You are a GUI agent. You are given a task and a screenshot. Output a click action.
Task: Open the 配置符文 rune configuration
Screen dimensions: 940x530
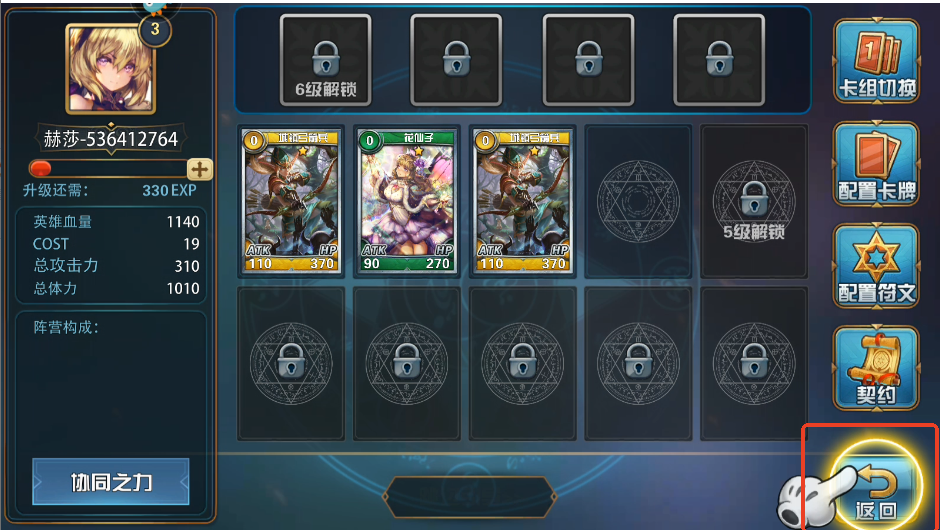[x=875, y=266]
